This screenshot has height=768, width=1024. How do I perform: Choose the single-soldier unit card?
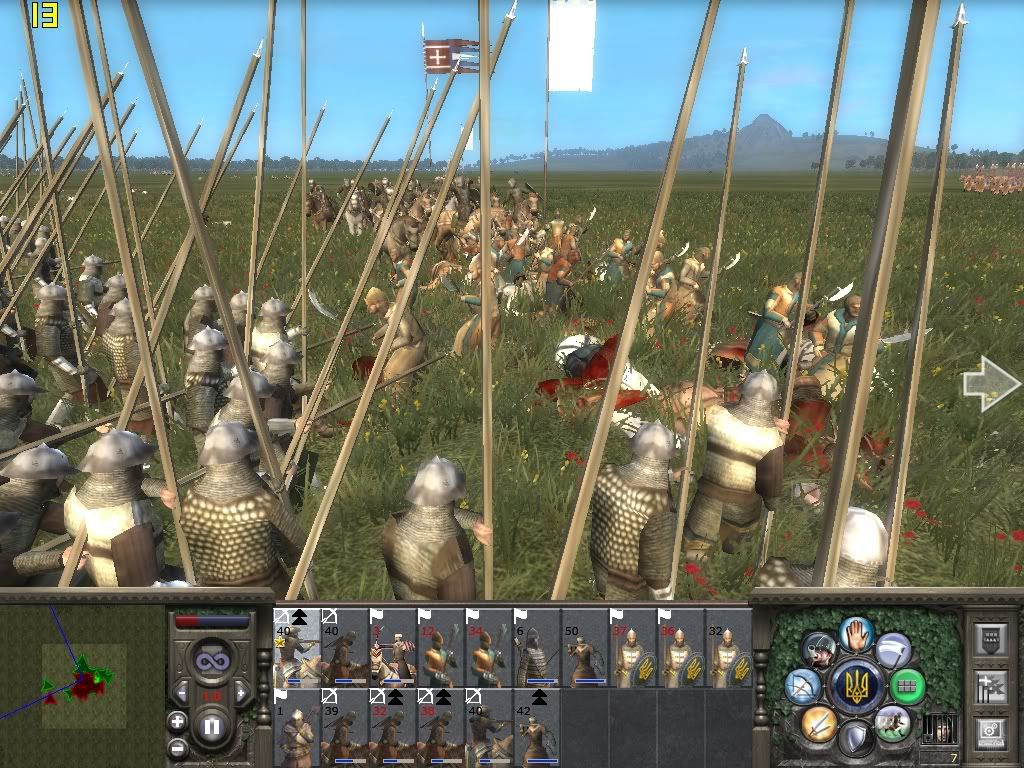pyautogui.click(x=297, y=727)
